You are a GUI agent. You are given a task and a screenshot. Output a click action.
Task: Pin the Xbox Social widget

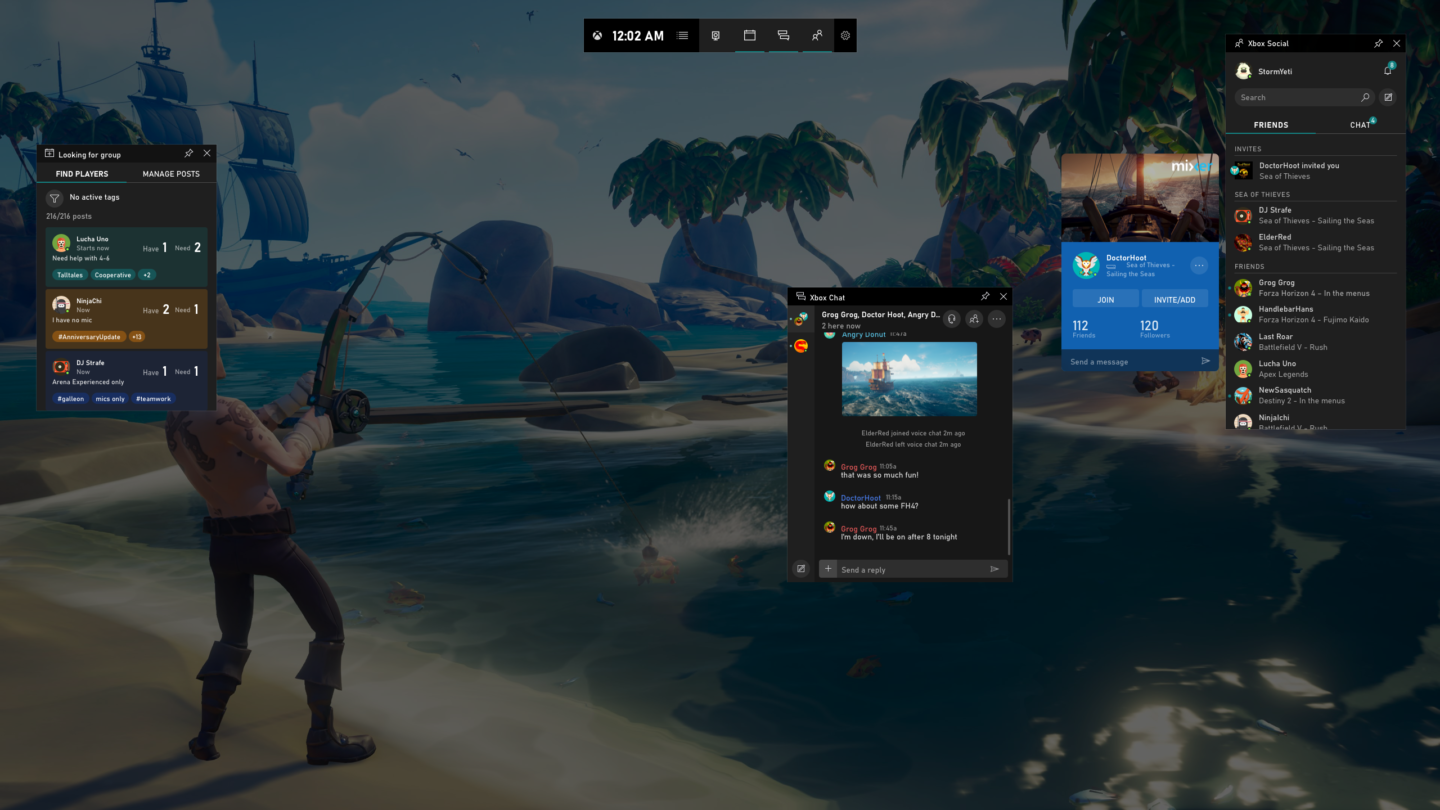pyautogui.click(x=1378, y=43)
